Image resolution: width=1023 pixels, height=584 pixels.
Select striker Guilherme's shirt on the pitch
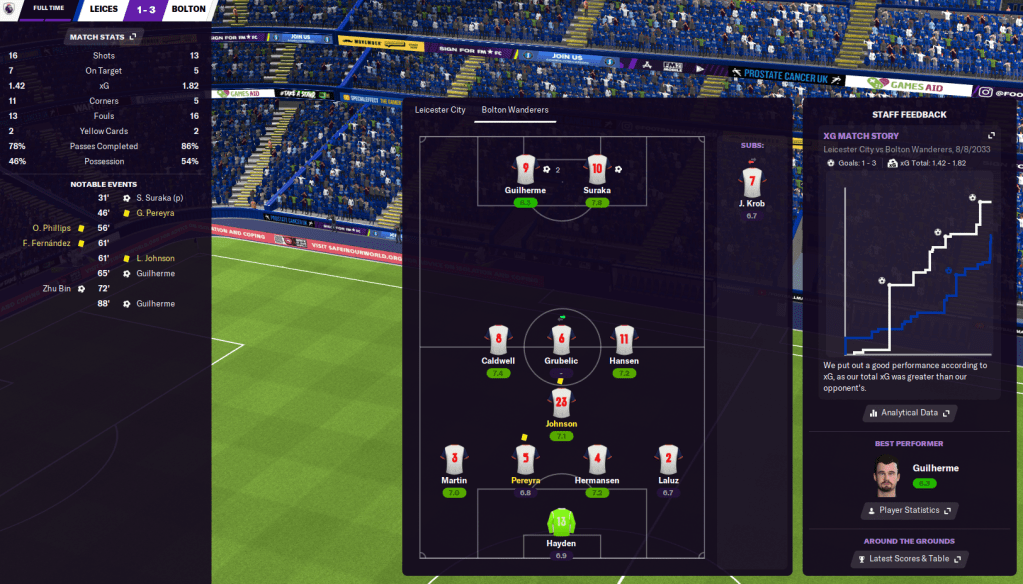click(x=526, y=169)
